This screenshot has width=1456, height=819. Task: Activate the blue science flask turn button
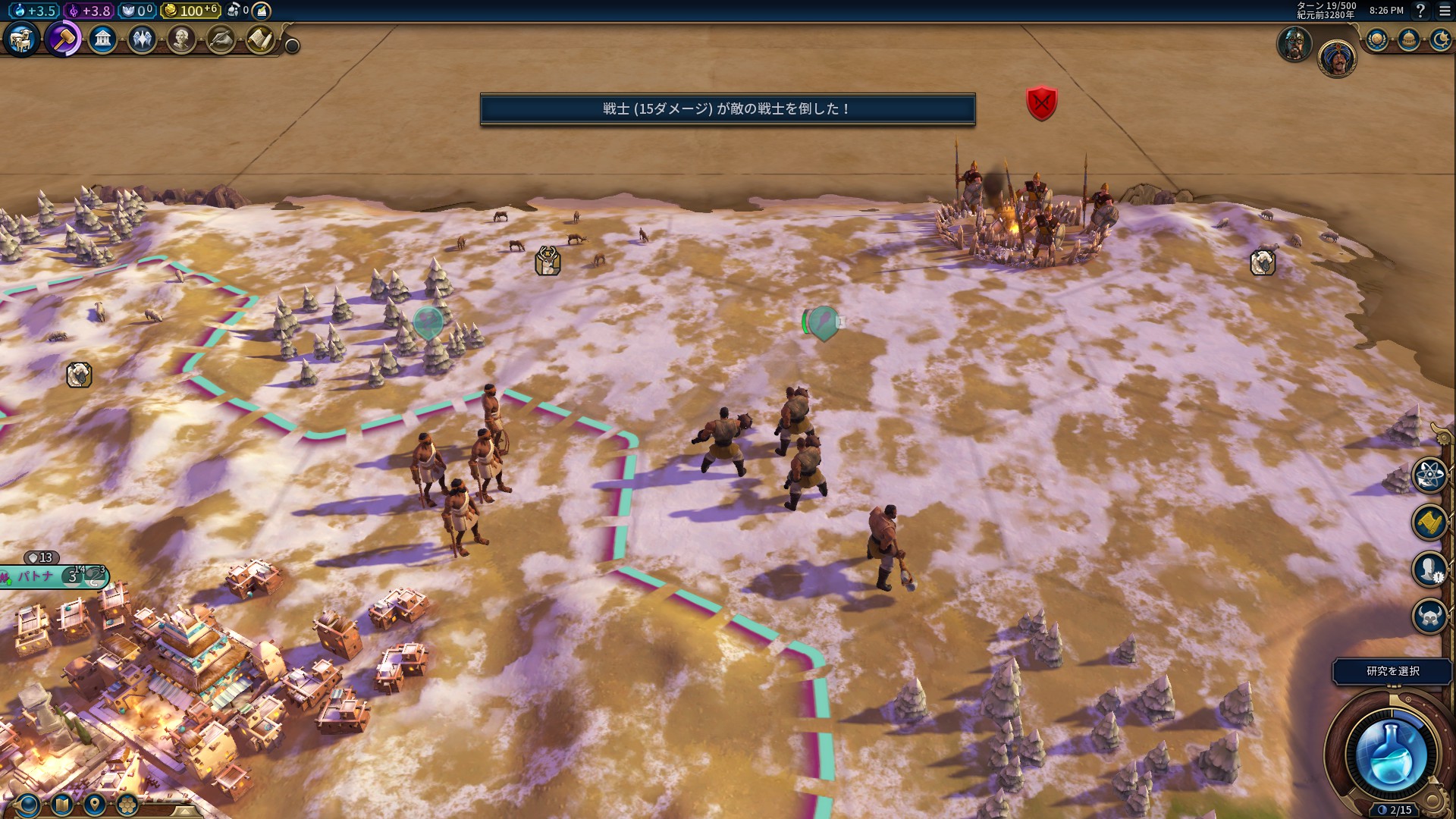pos(1391,754)
